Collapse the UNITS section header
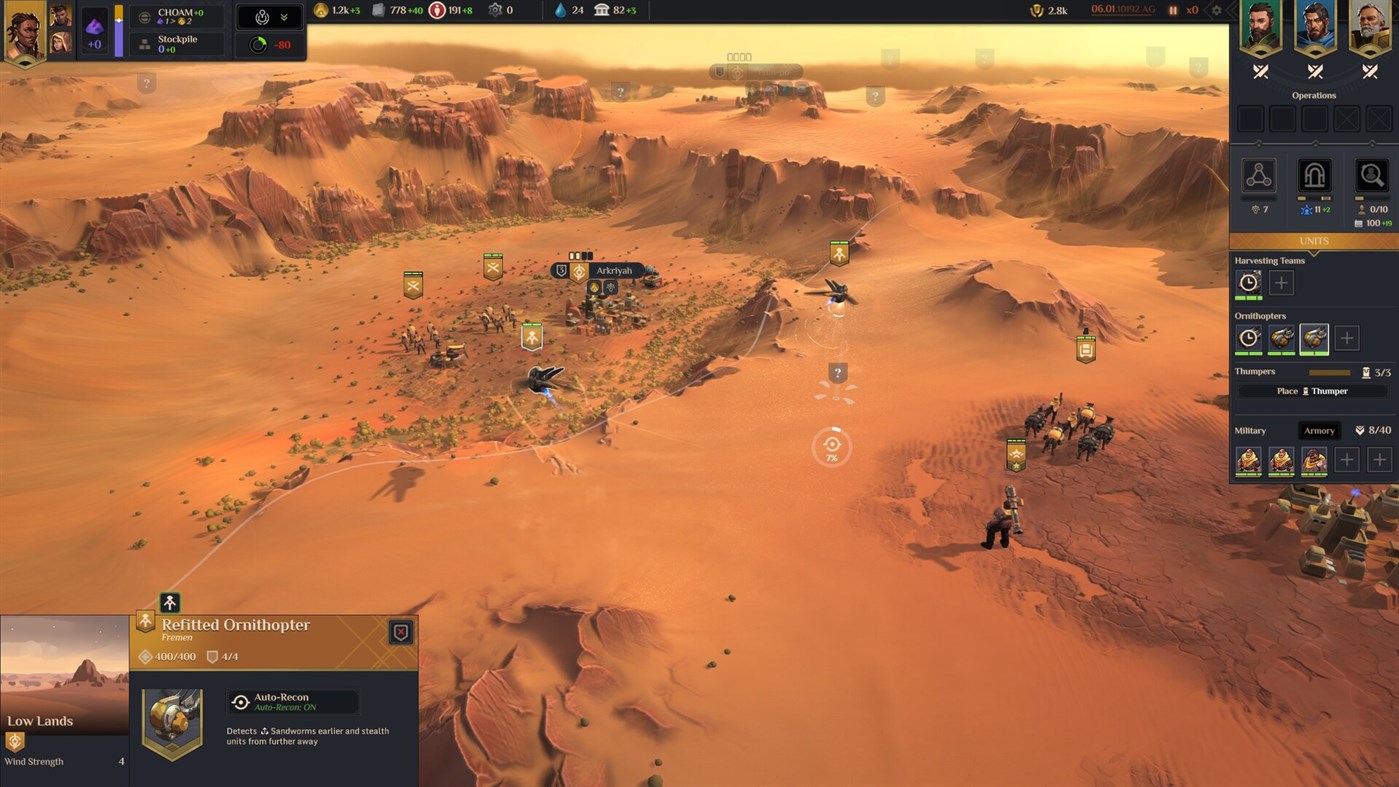Viewport: 1399px width, 787px height. coord(1313,241)
